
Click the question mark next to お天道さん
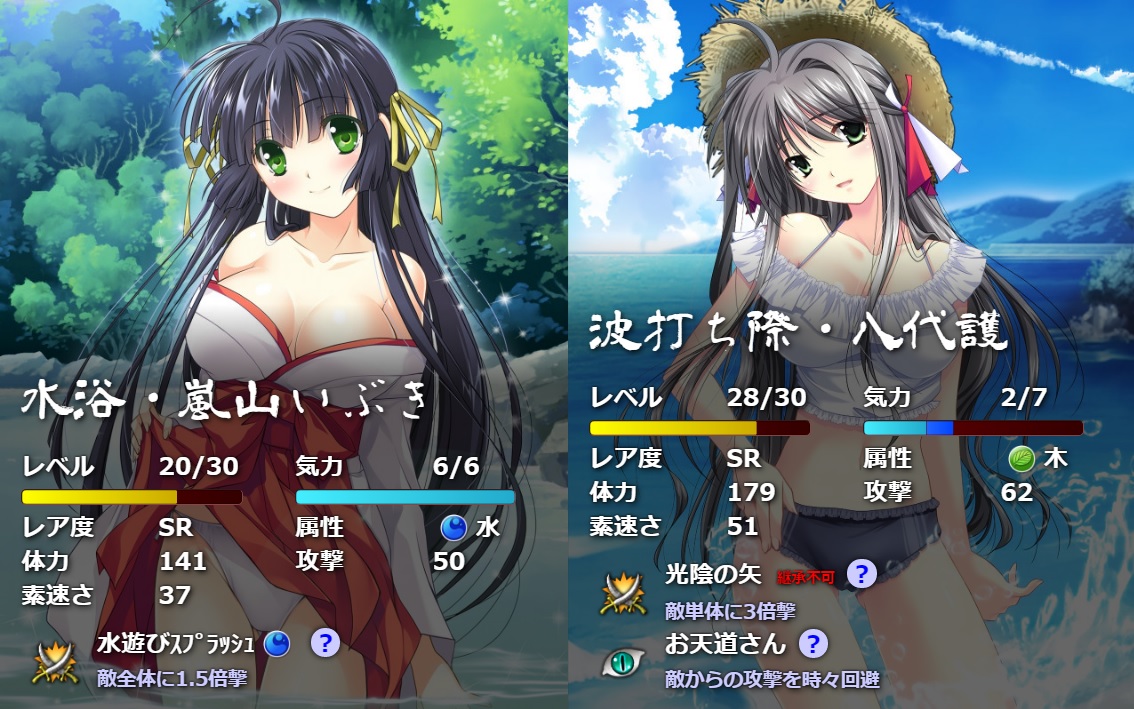(814, 643)
